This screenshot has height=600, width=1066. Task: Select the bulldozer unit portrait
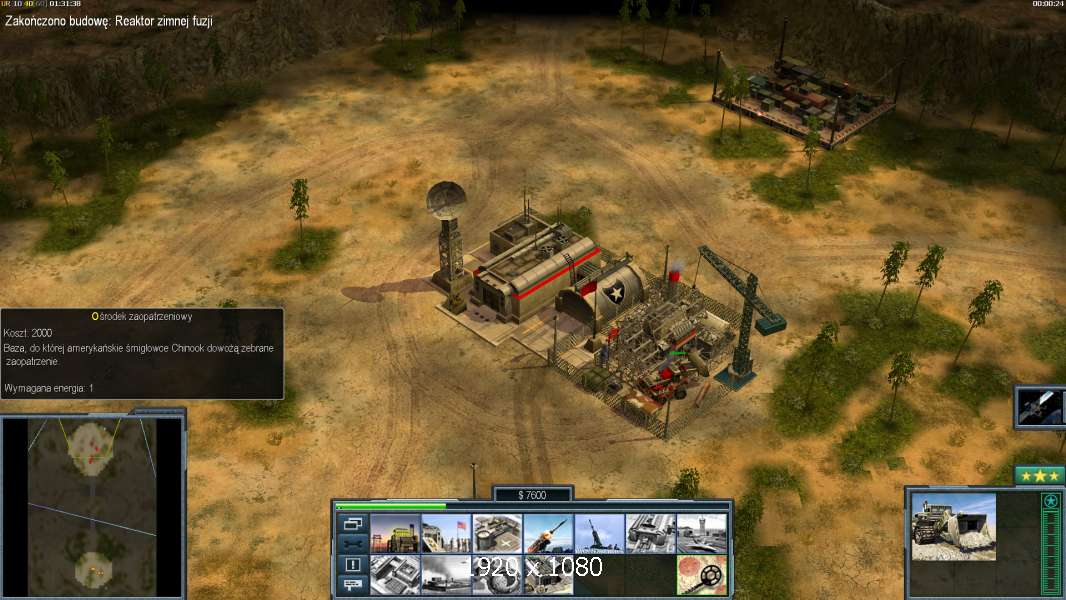[x=953, y=526]
